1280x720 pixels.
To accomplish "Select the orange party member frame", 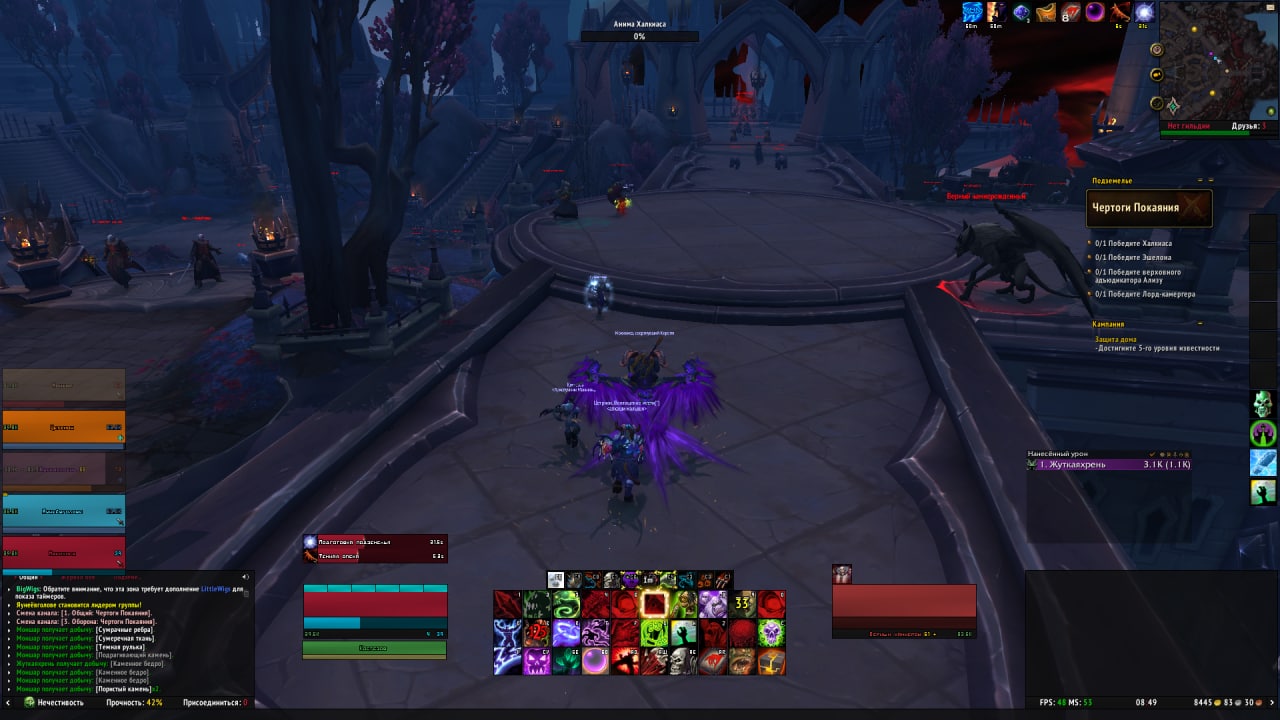I will click(63, 427).
